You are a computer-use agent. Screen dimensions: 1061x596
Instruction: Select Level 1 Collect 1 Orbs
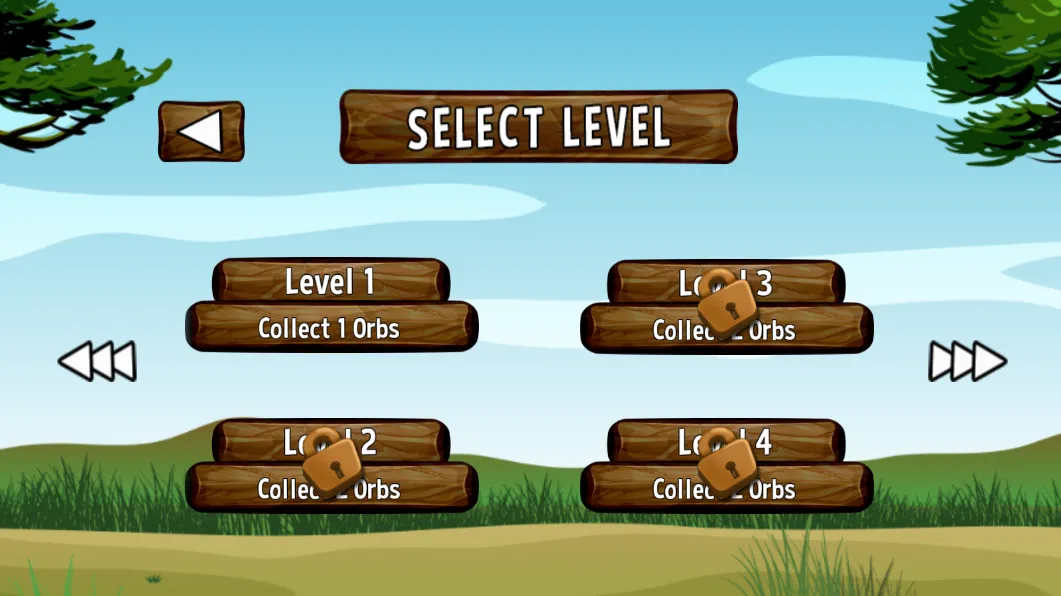pos(331,306)
